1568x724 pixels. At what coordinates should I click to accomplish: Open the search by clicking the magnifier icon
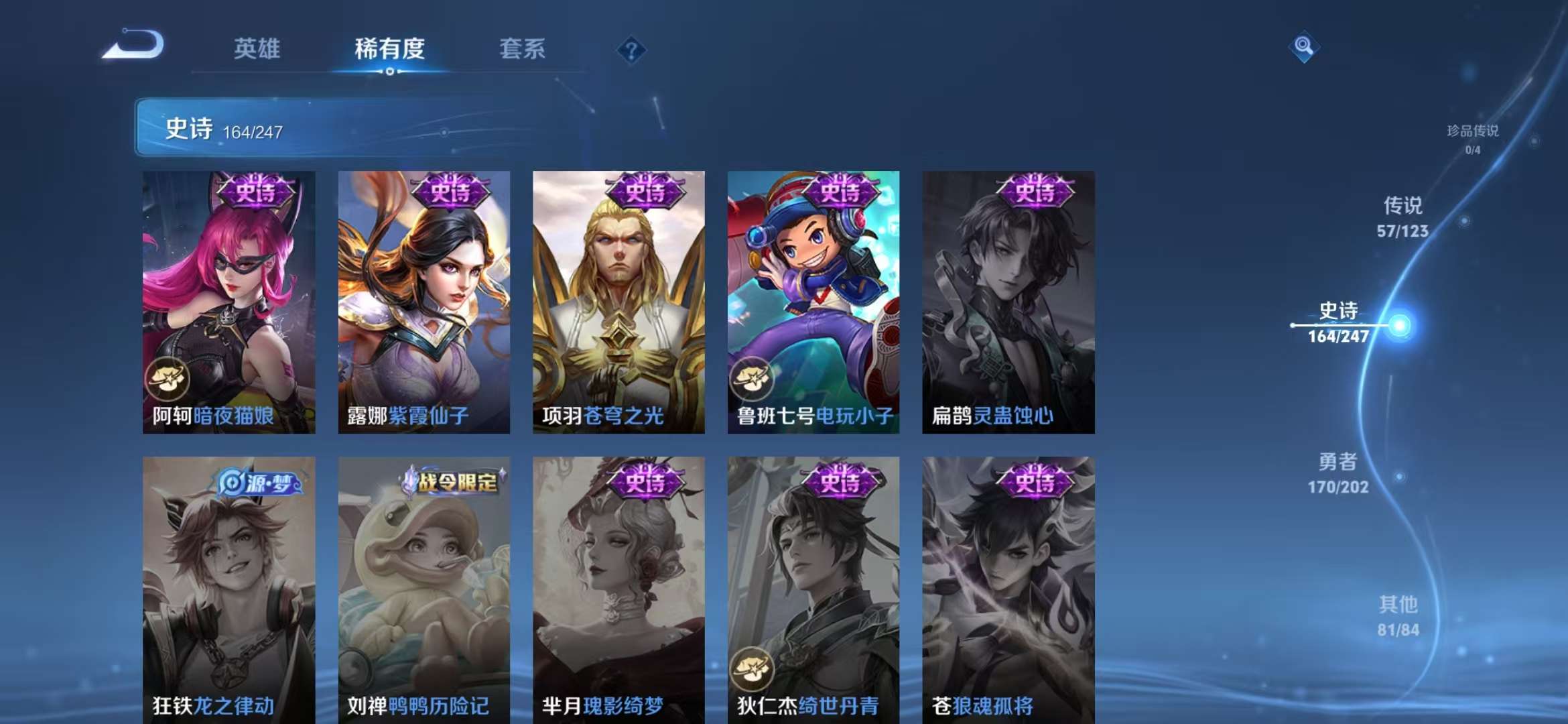(1303, 46)
